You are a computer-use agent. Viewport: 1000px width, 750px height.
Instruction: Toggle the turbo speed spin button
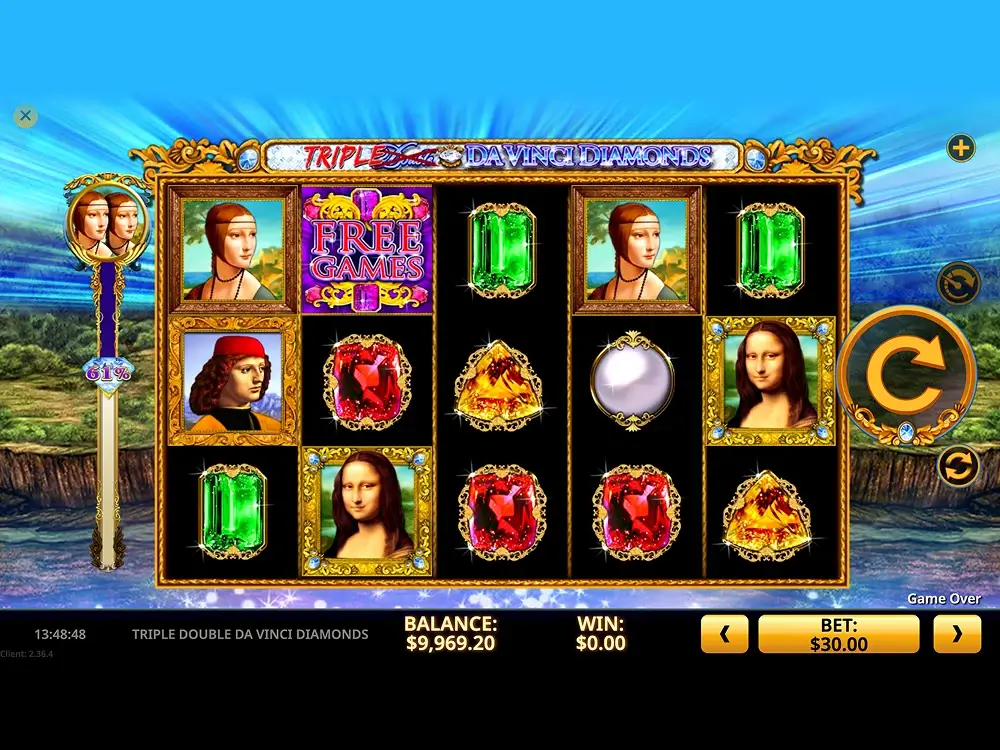coord(958,283)
